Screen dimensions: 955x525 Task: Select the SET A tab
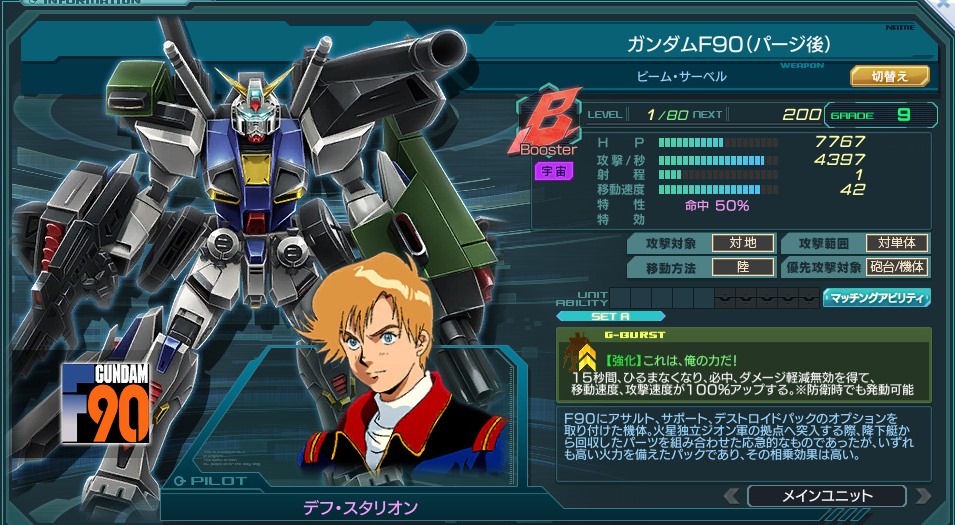pyautogui.click(x=596, y=317)
